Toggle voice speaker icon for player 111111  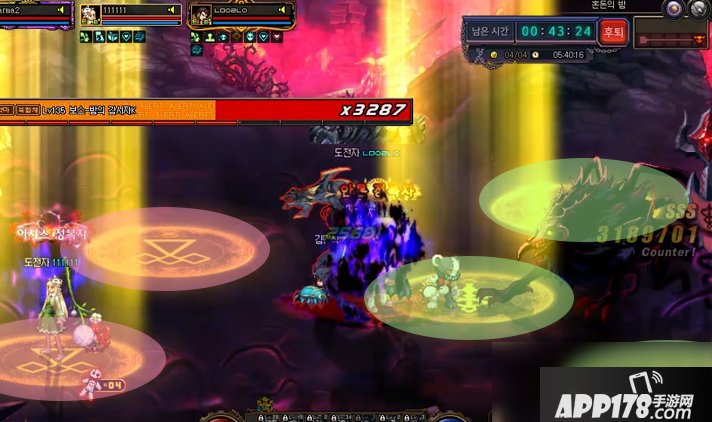(x=172, y=10)
